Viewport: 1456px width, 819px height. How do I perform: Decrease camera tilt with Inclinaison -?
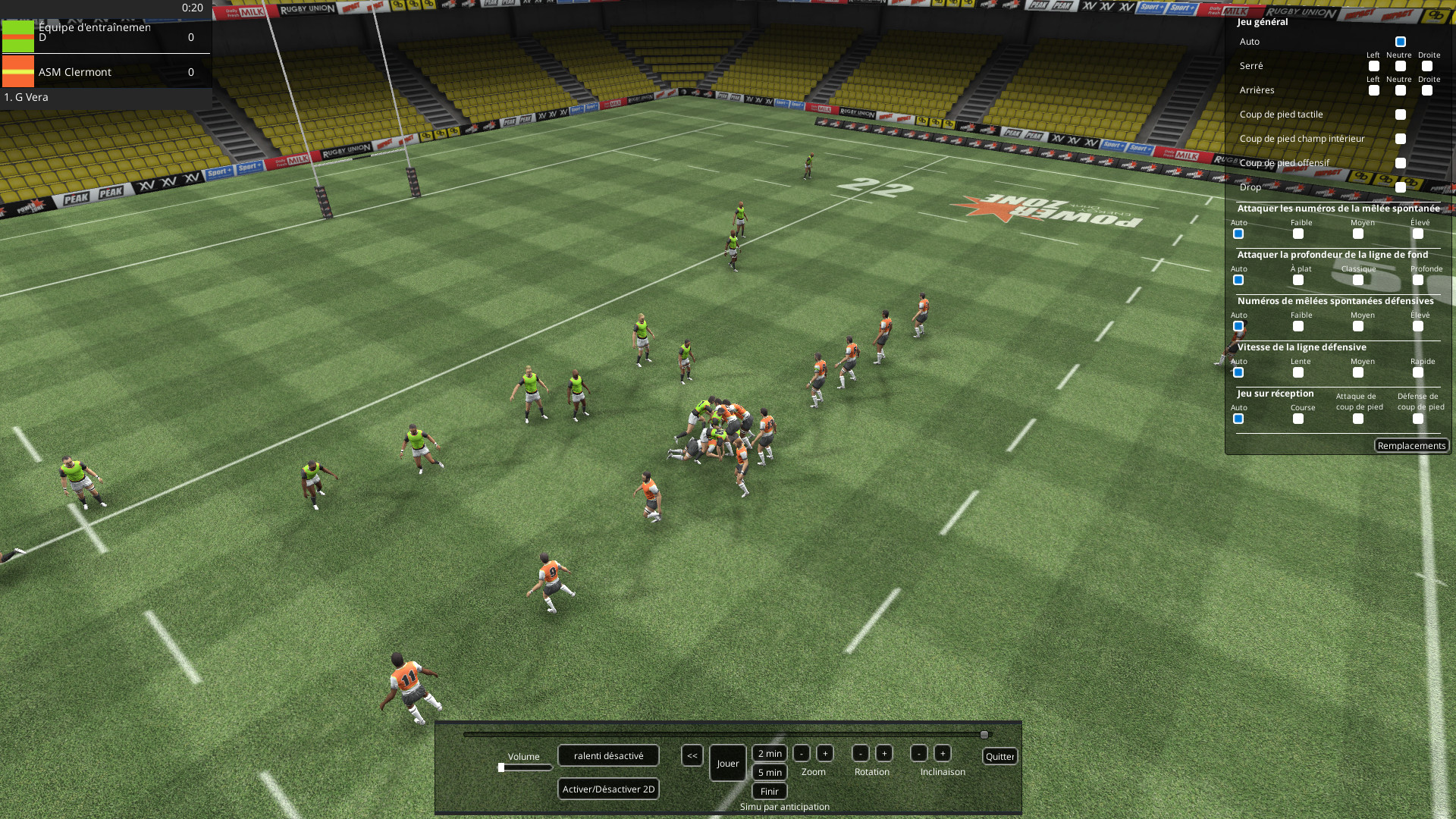(920, 753)
